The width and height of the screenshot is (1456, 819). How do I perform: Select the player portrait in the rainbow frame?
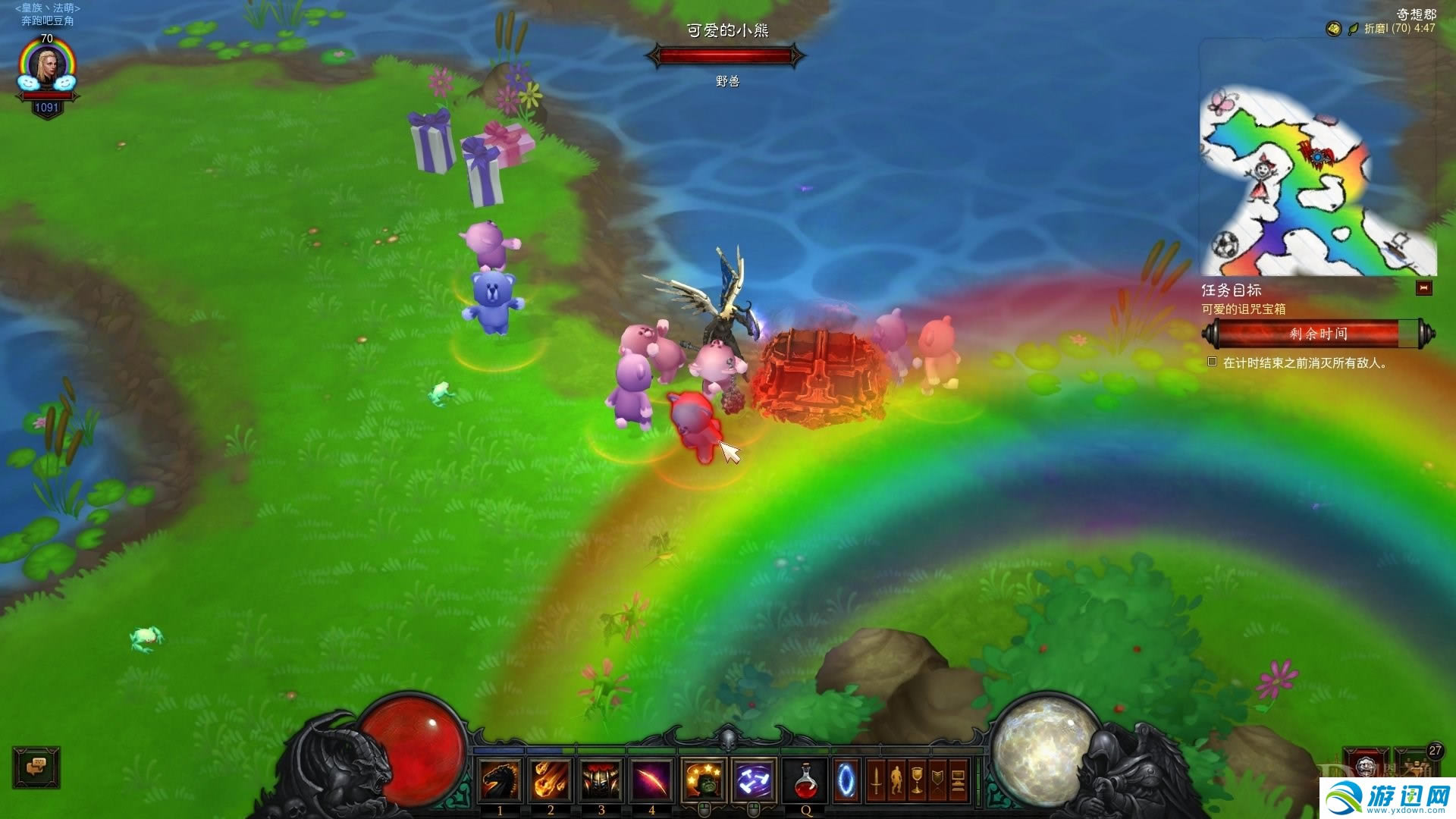click(47, 68)
